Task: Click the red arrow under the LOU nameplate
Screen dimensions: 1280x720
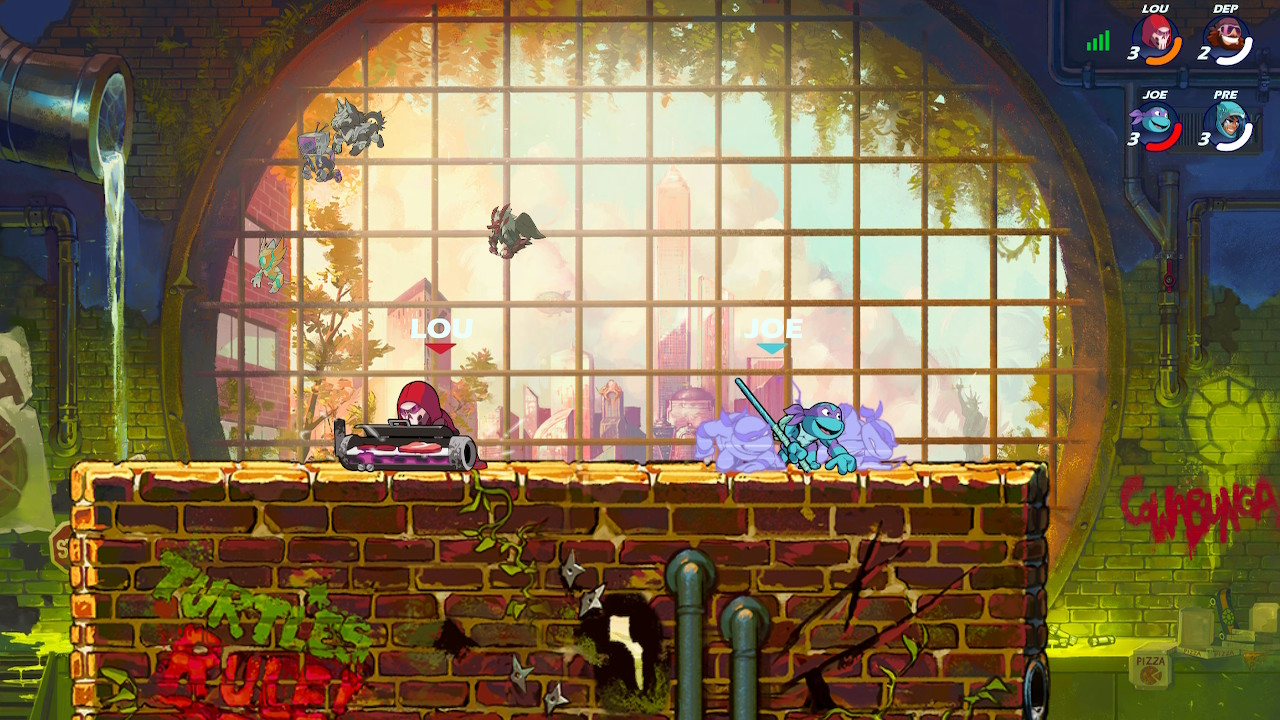Action: [440, 347]
